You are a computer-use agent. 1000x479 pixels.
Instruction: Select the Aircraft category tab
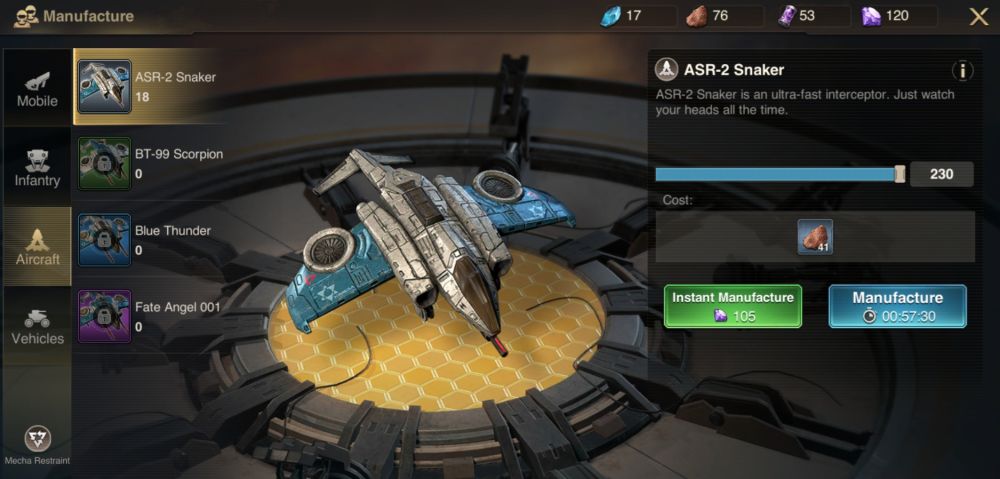(37, 246)
